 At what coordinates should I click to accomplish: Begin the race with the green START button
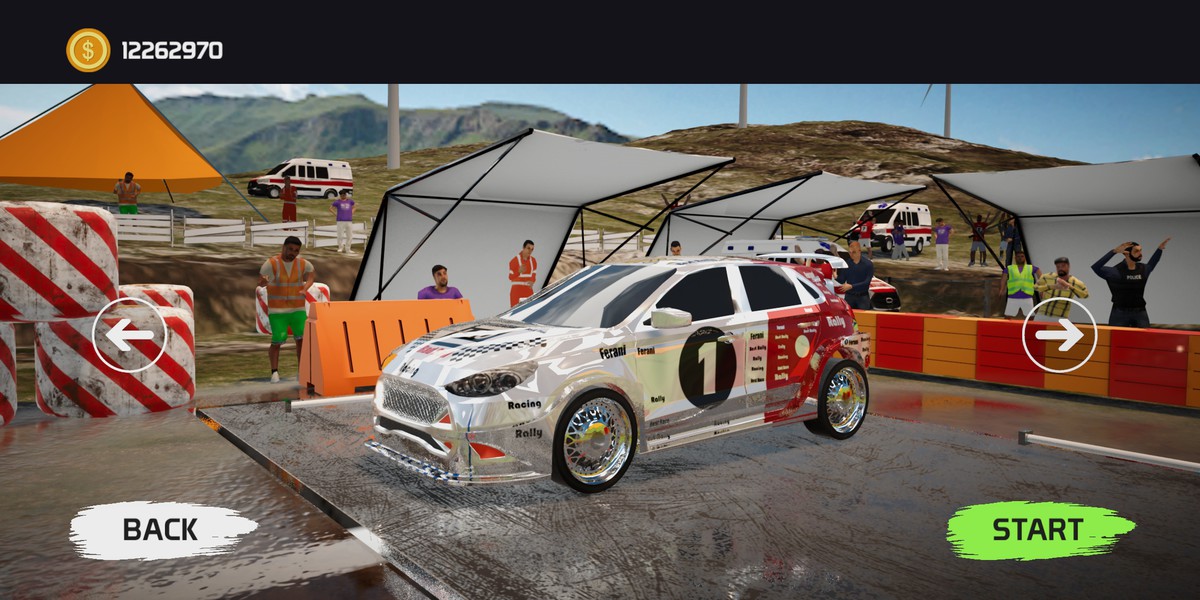(1038, 530)
